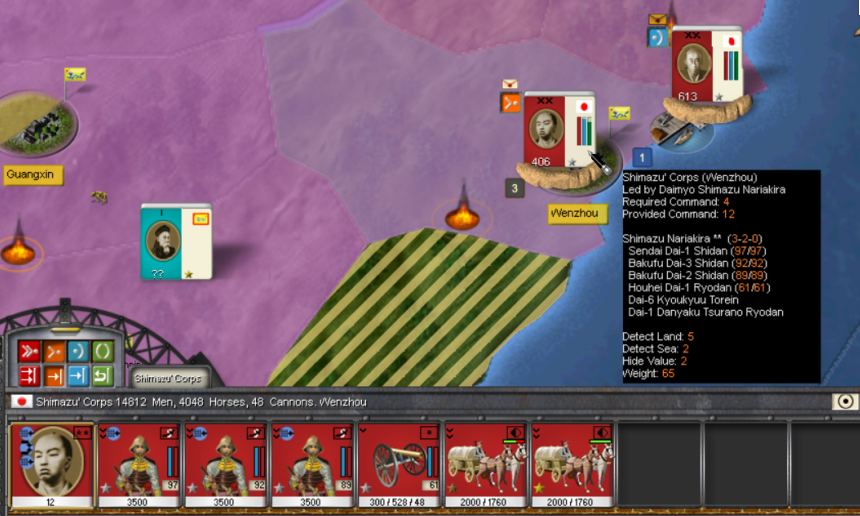Screen dimensions: 860x516
Task: Select the infantry unit card with strength 97
Action: coord(140,465)
